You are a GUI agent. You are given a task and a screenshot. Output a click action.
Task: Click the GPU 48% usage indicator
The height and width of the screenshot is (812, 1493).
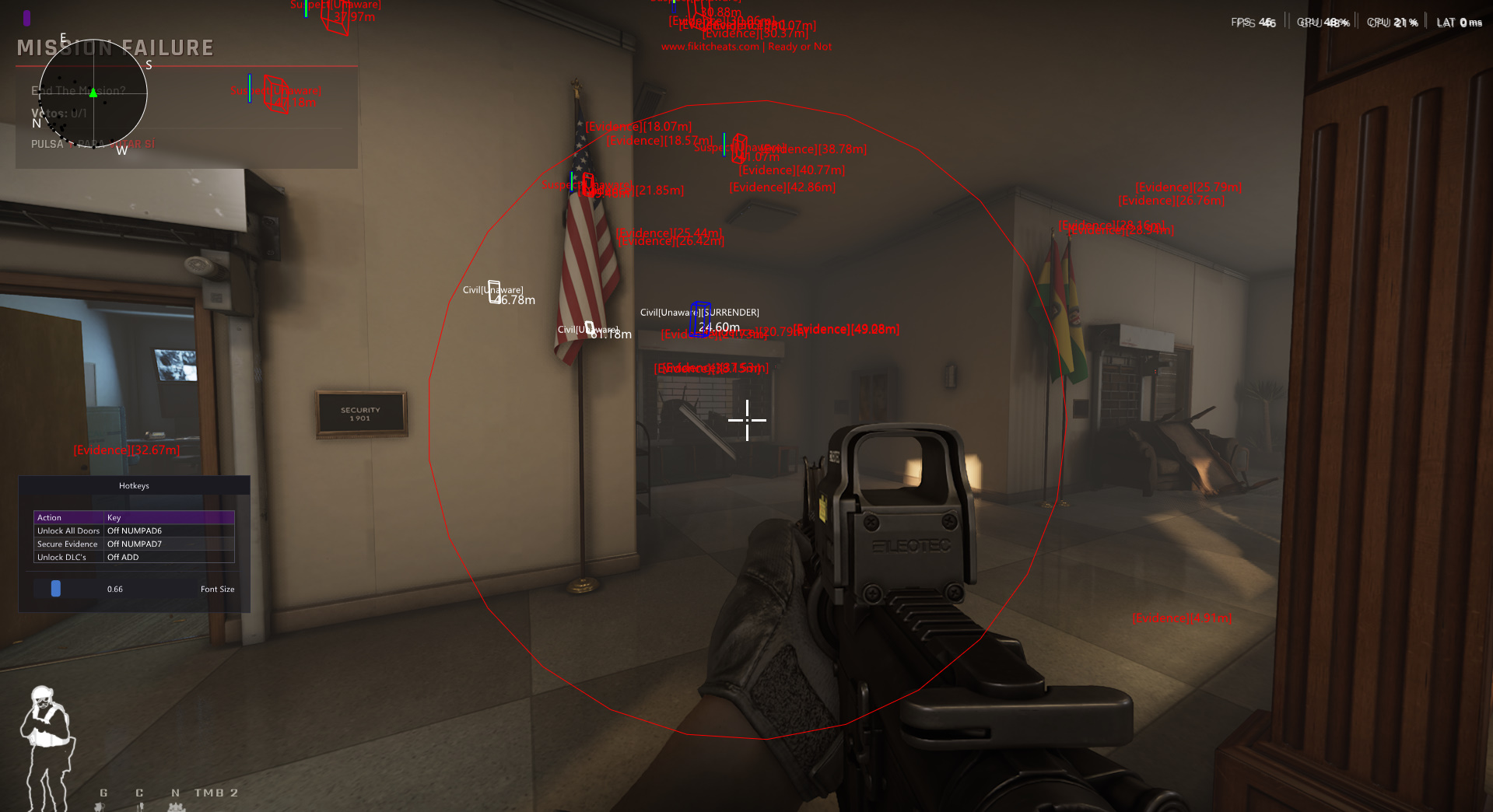click(1323, 21)
